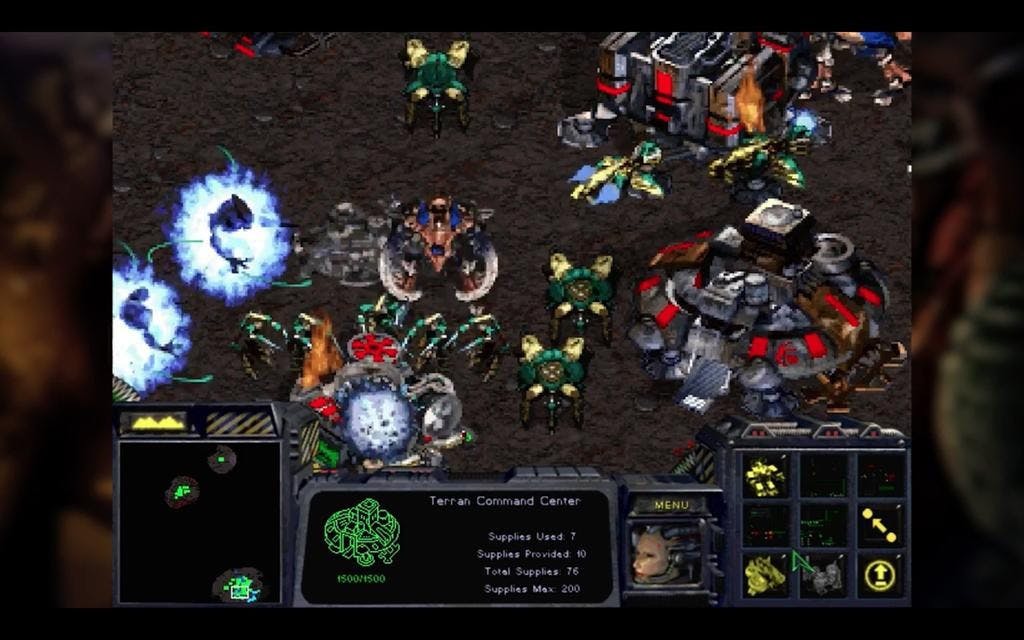Image resolution: width=1024 pixels, height=640 pixels.
Task: Set rally point with the yellow arrow icon
Action: 879,525
